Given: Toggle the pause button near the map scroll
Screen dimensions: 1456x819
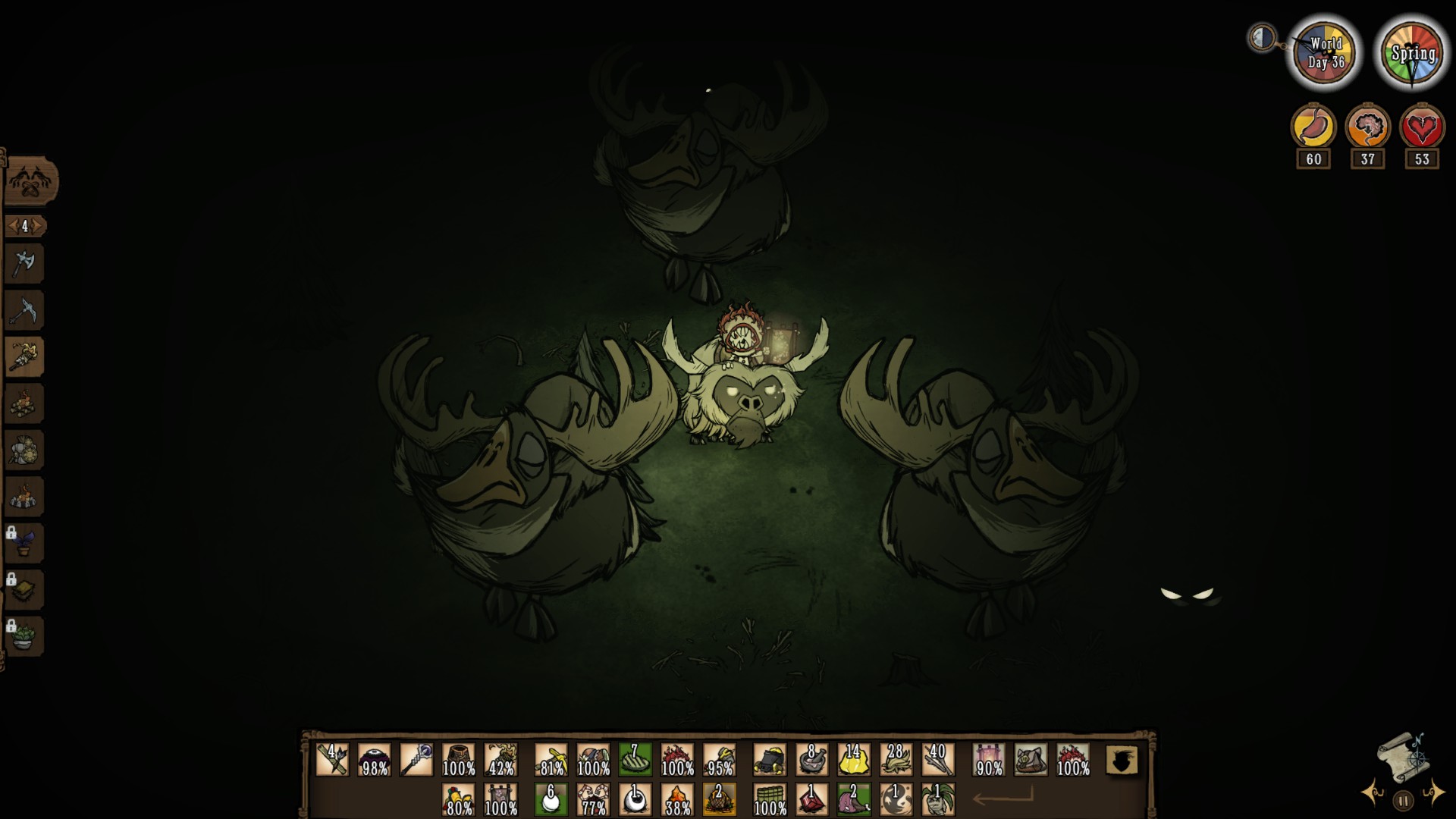Looking at the screenshot, I should (x=1404, y=802).
